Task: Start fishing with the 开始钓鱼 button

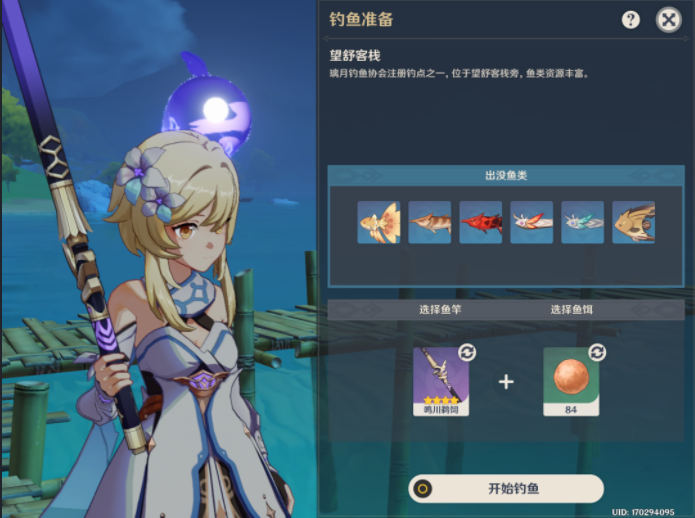Action: click(506, 488)
